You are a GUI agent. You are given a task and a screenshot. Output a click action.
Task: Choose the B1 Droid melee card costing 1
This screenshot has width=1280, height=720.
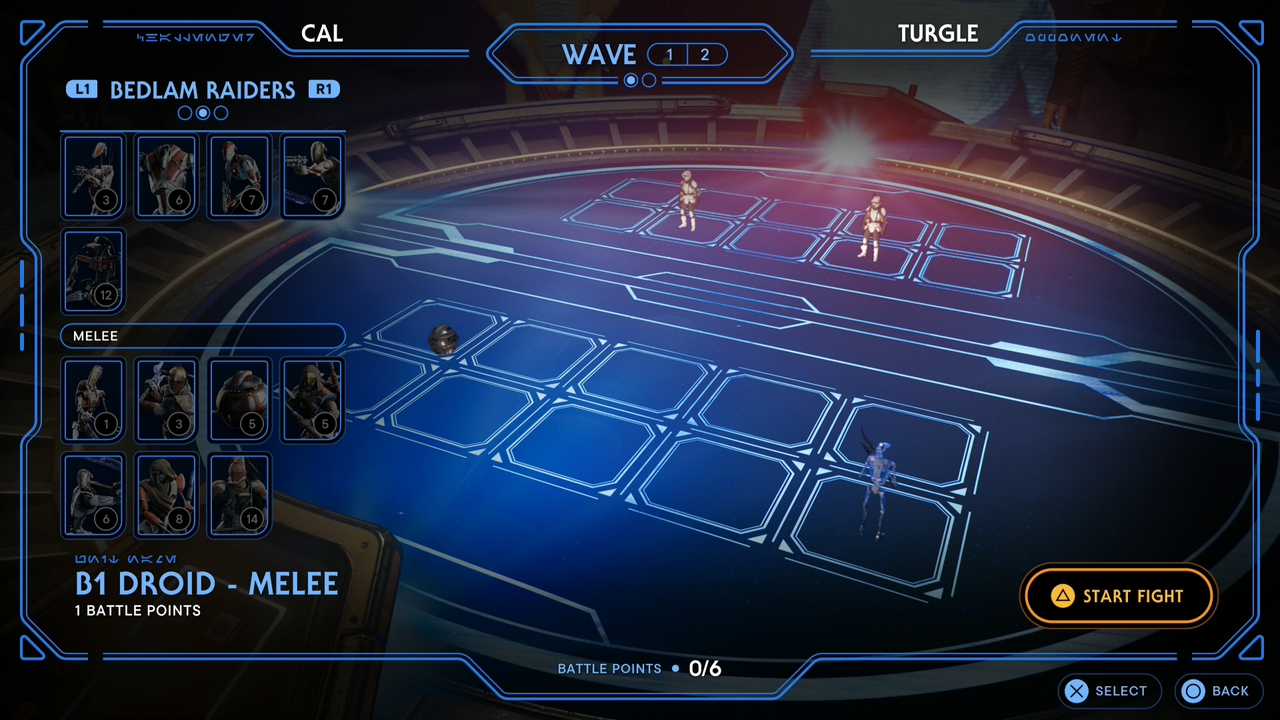pos(93,400)
